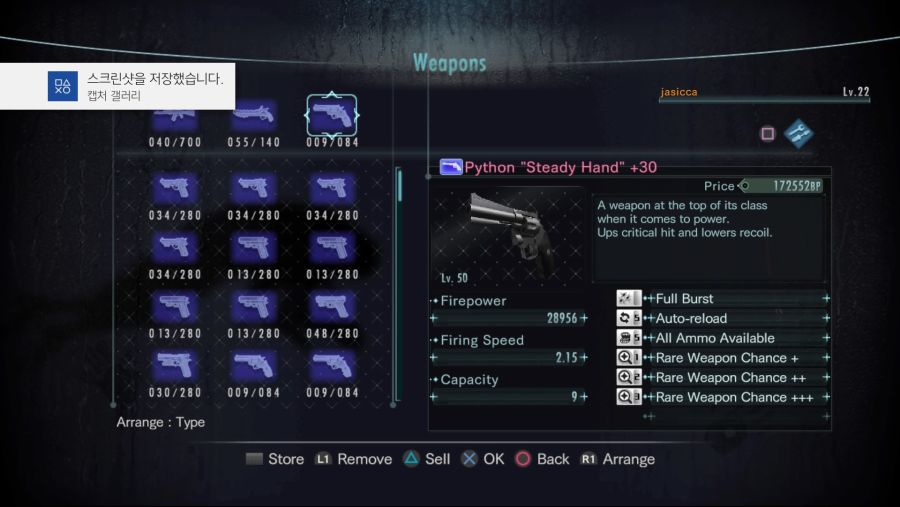The height and width of the screenshot is (507, 900).
Task: Select the highlighted Python revolver slot
Action: (332, 118)
